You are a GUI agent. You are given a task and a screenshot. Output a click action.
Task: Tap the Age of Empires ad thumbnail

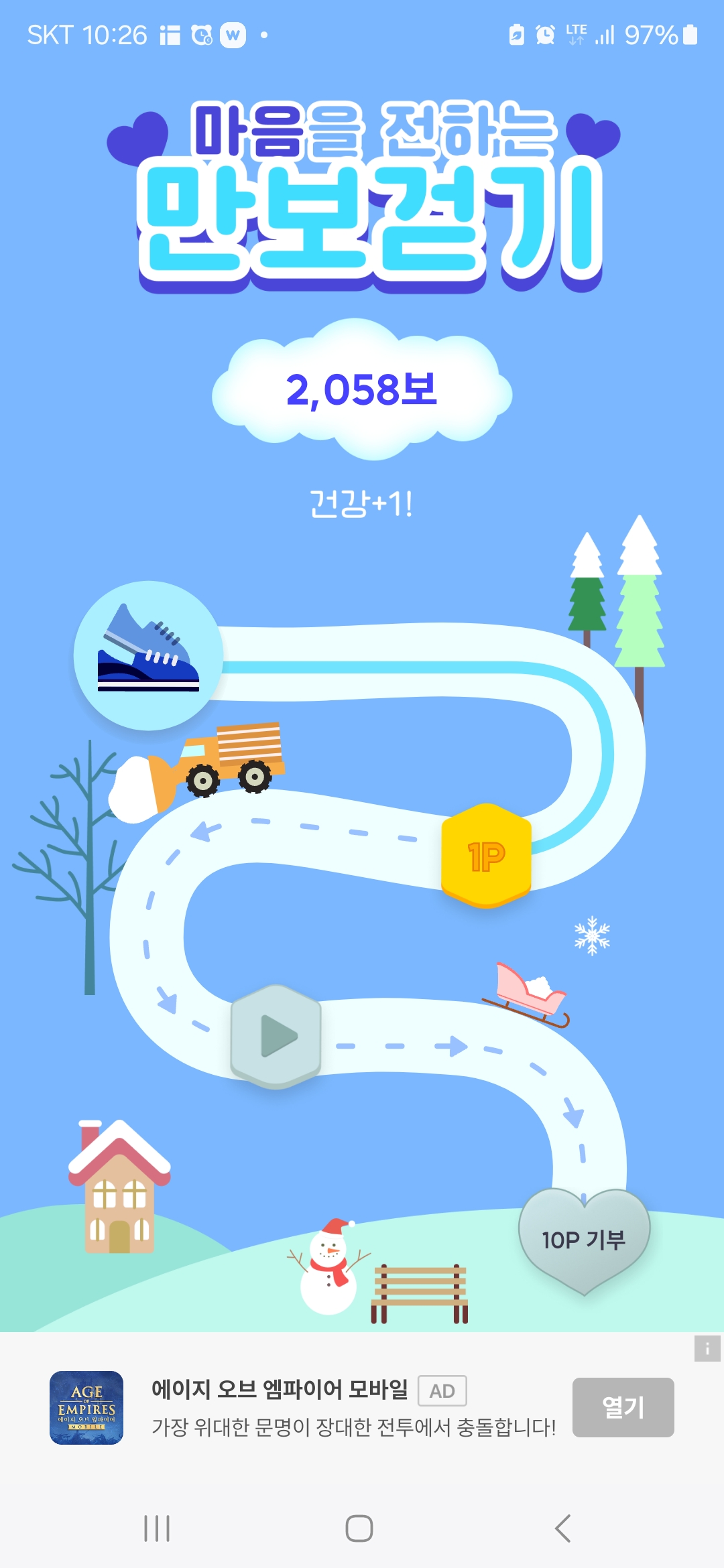coord(86,1407)
